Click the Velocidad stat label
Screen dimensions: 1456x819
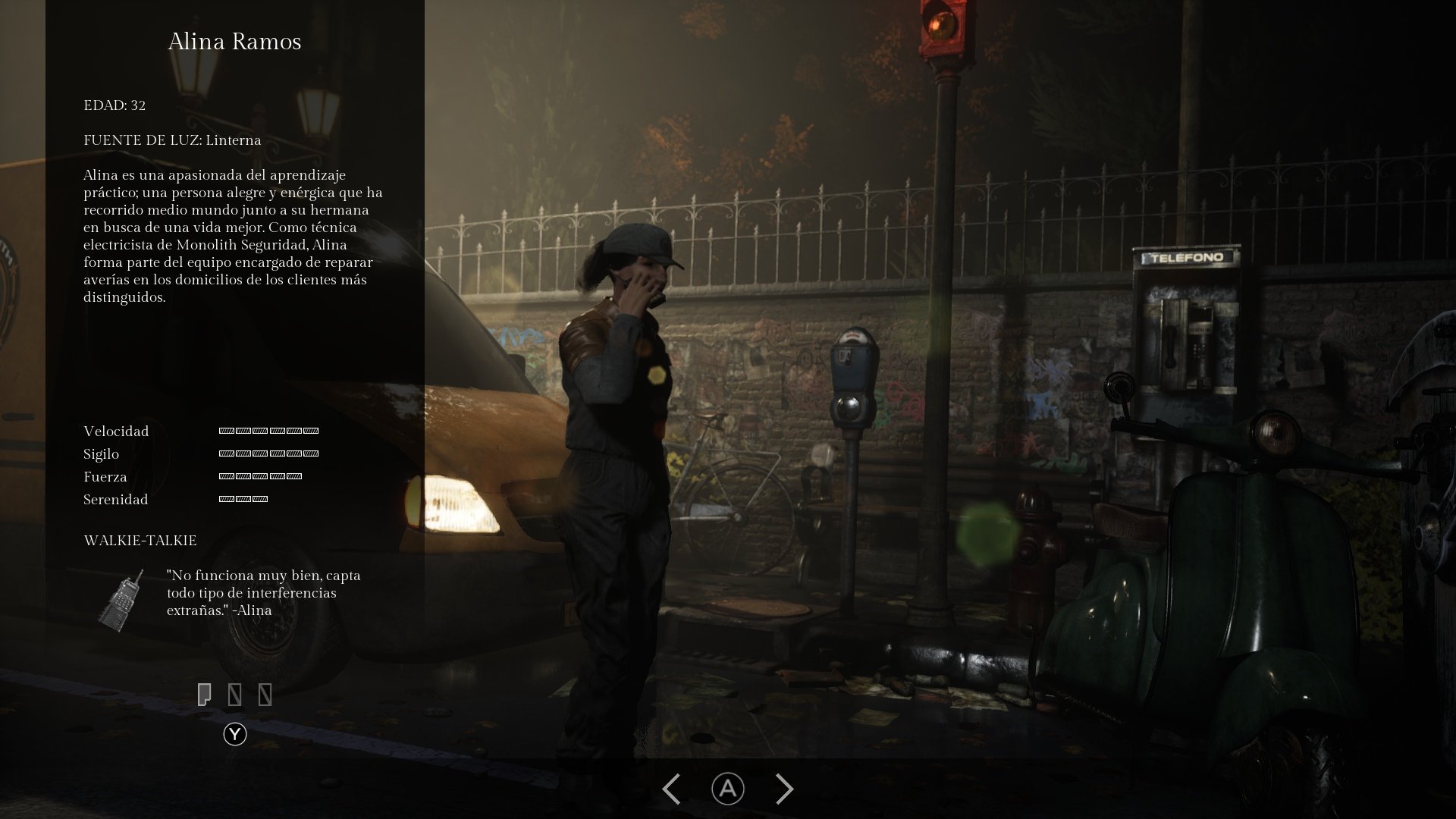click(x=115, y=431)
